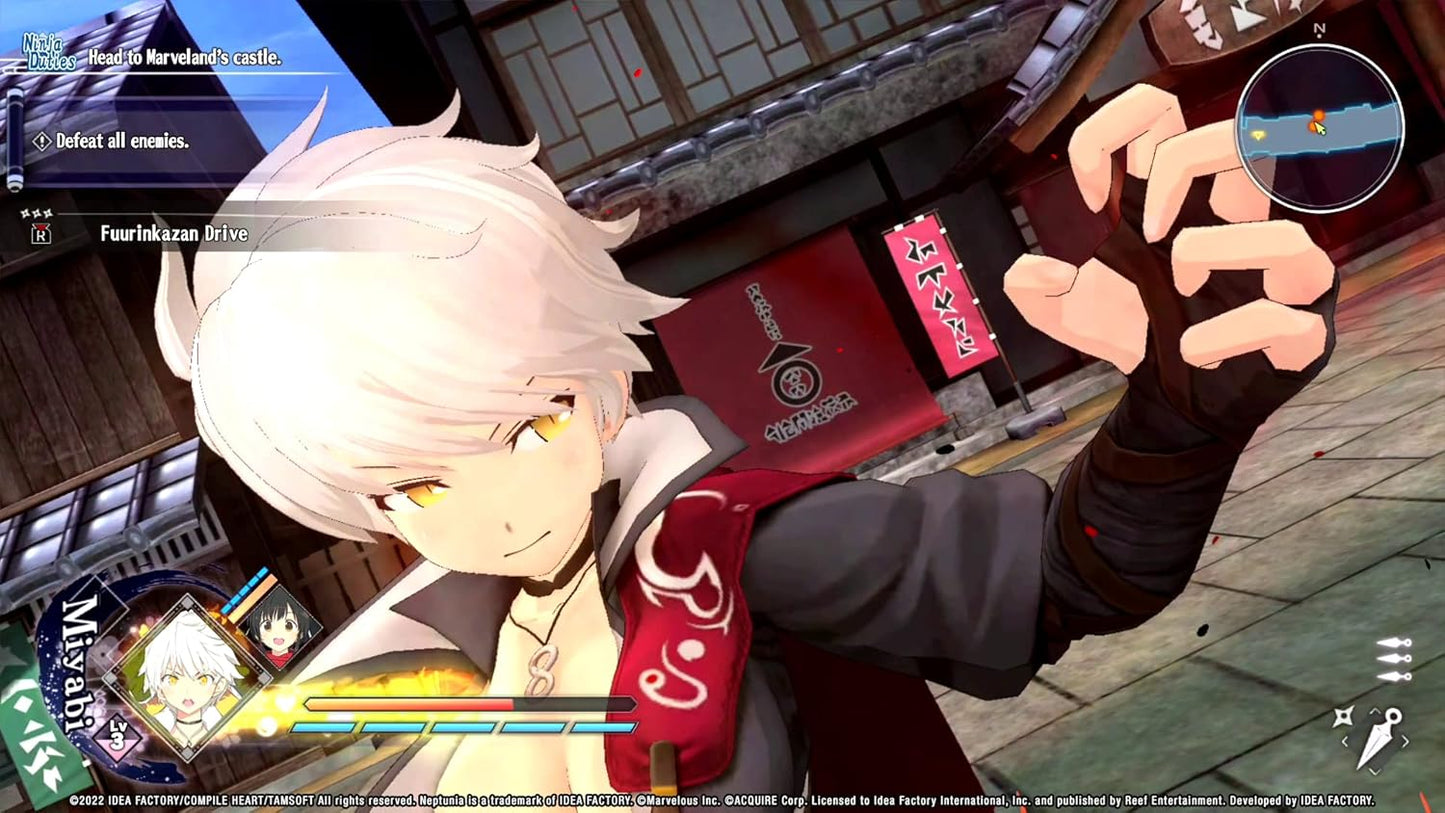Click the shuriken icons above the skill name

[37, 211]
